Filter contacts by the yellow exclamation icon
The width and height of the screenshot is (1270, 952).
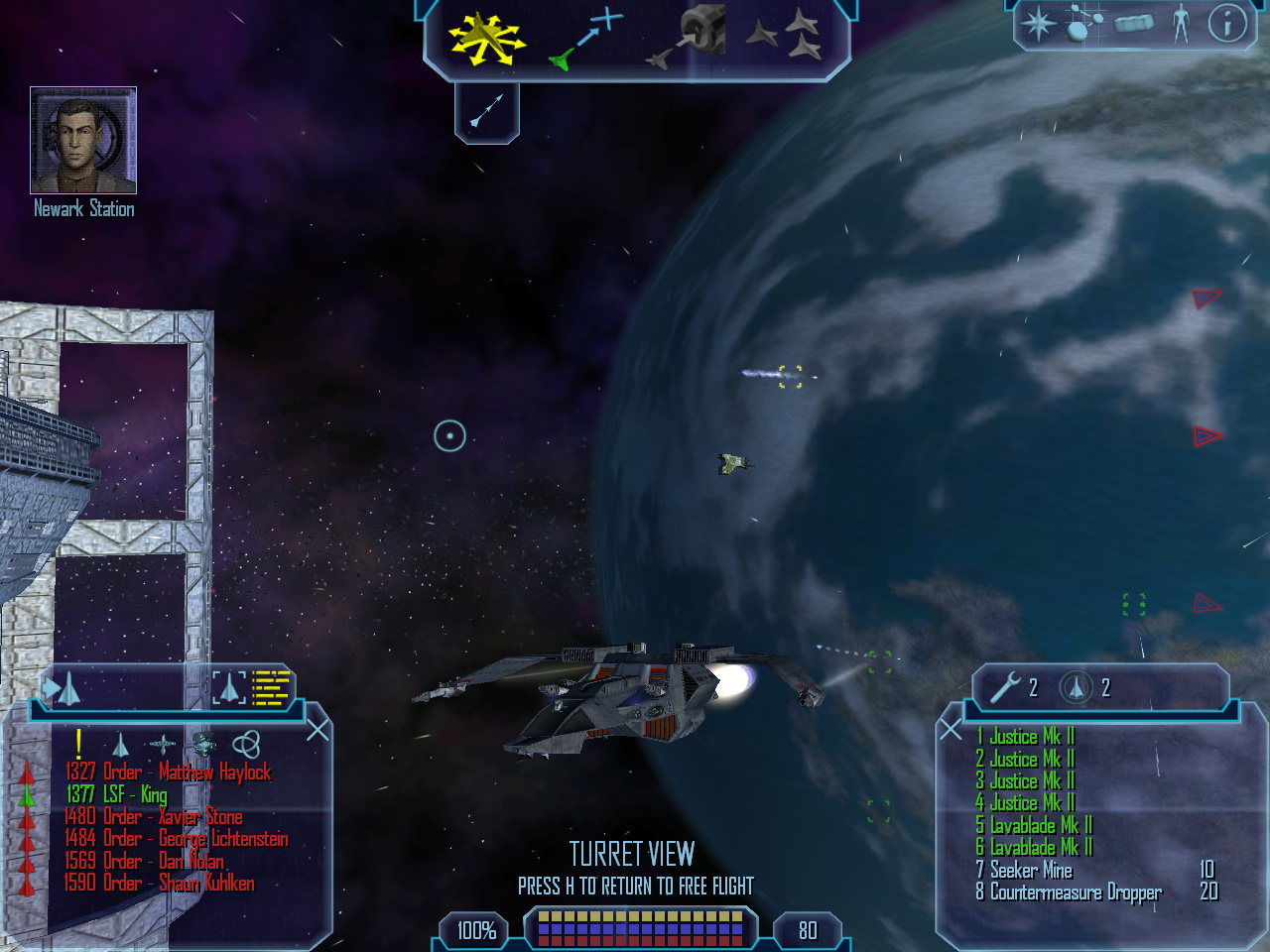coord(78,744)
